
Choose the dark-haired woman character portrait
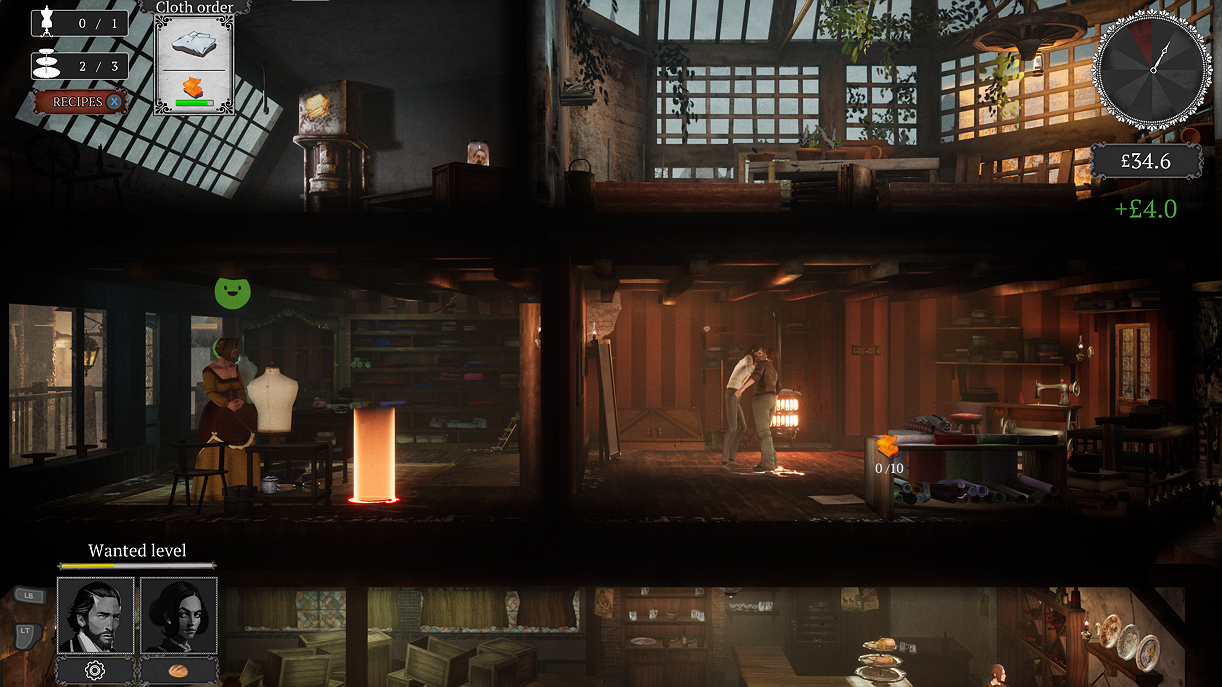179,615
